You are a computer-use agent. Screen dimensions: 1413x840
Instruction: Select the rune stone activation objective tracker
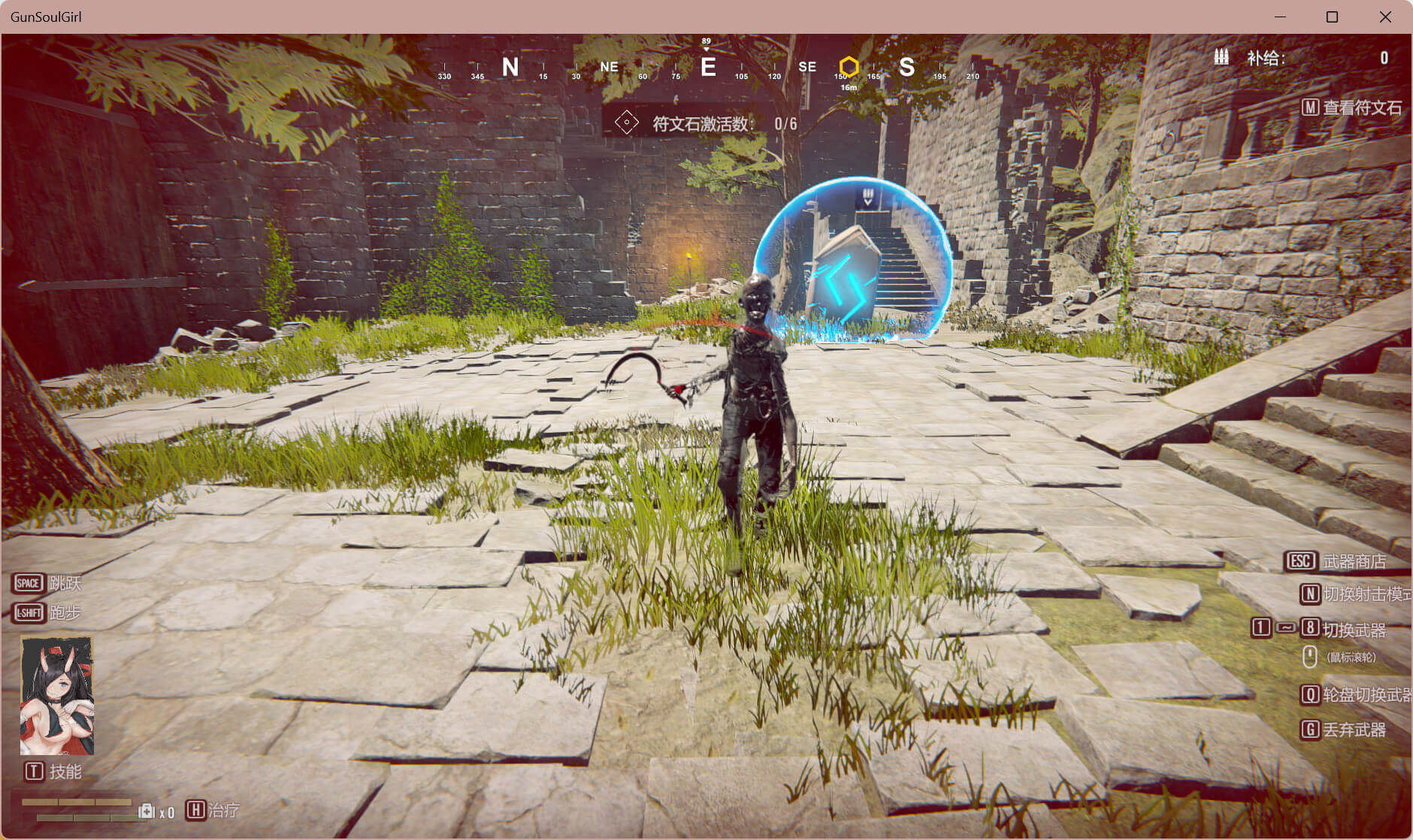coord(705,123)
